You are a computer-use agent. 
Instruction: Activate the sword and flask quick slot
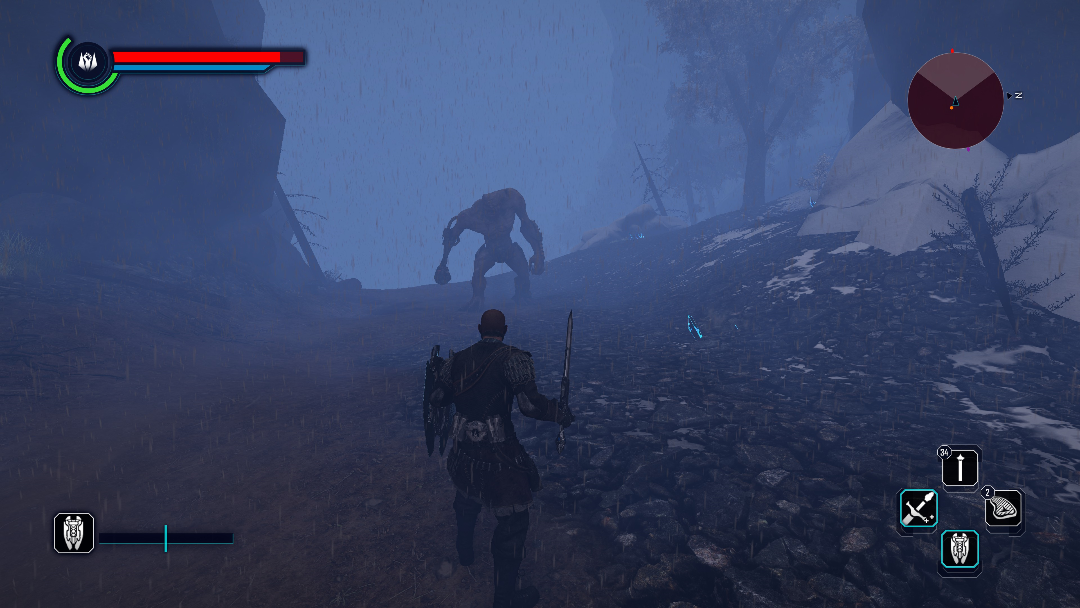click(x=918, y=510)
